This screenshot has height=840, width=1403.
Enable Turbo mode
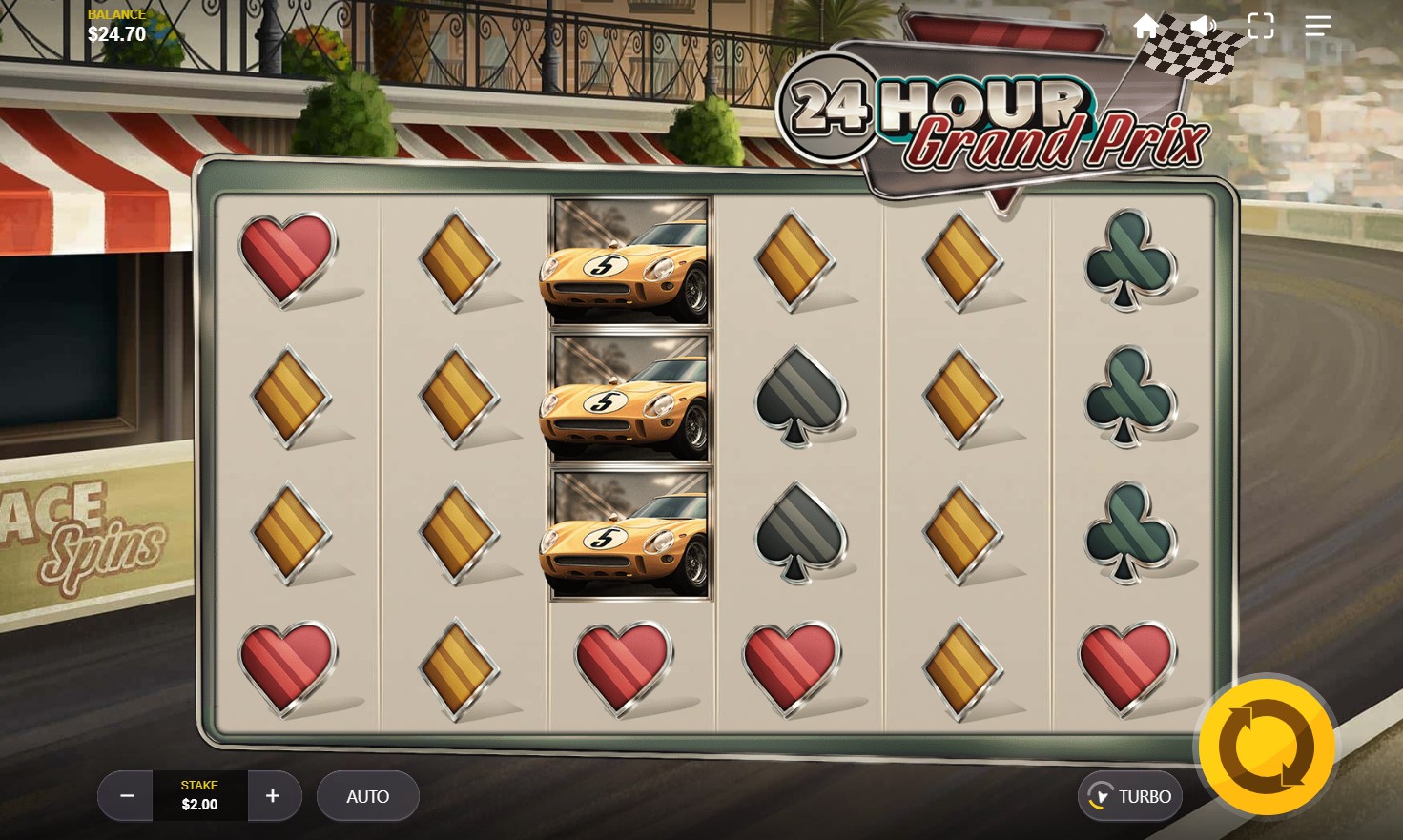tap(1129, 796)
